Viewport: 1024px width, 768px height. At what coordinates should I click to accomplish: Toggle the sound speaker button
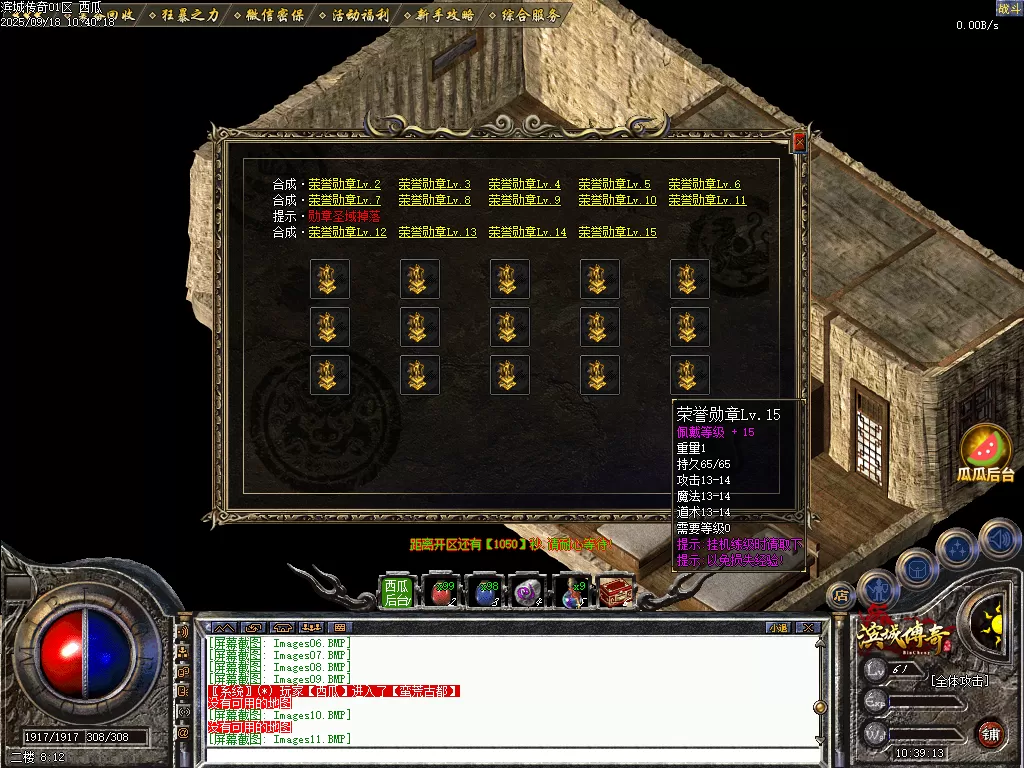(999, 539)
